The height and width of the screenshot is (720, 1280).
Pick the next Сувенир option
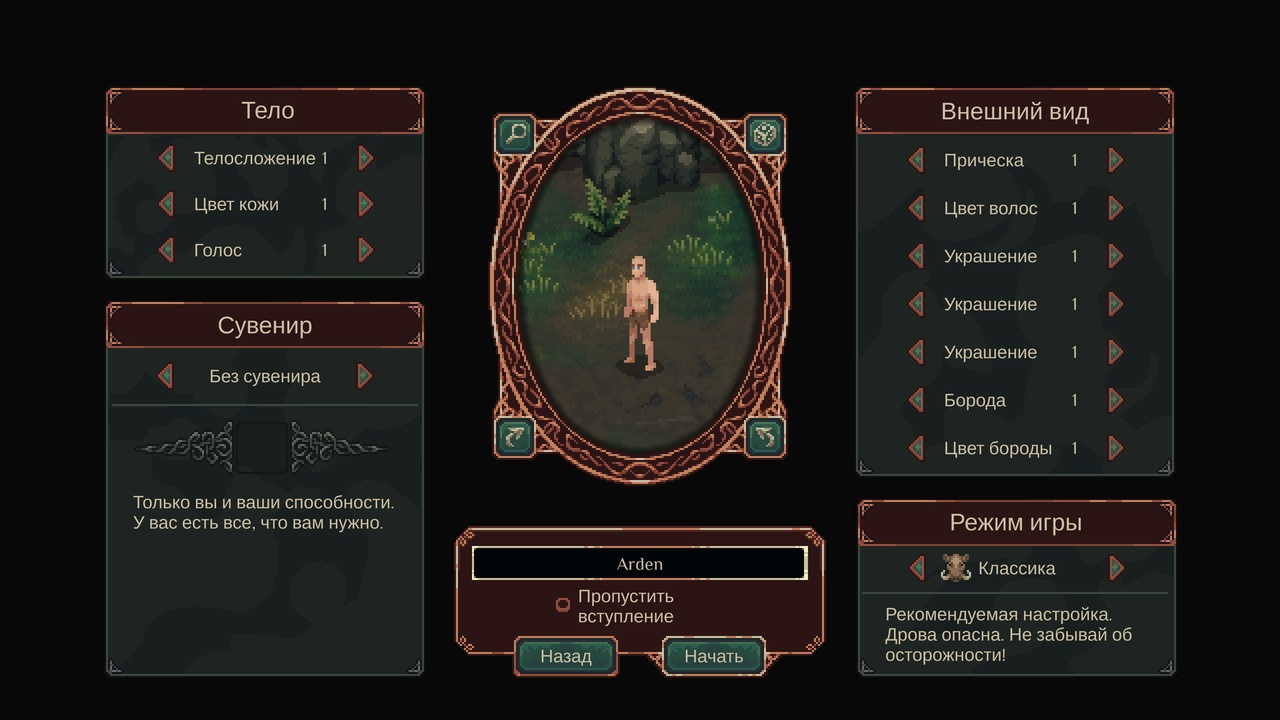coord(365,376)
